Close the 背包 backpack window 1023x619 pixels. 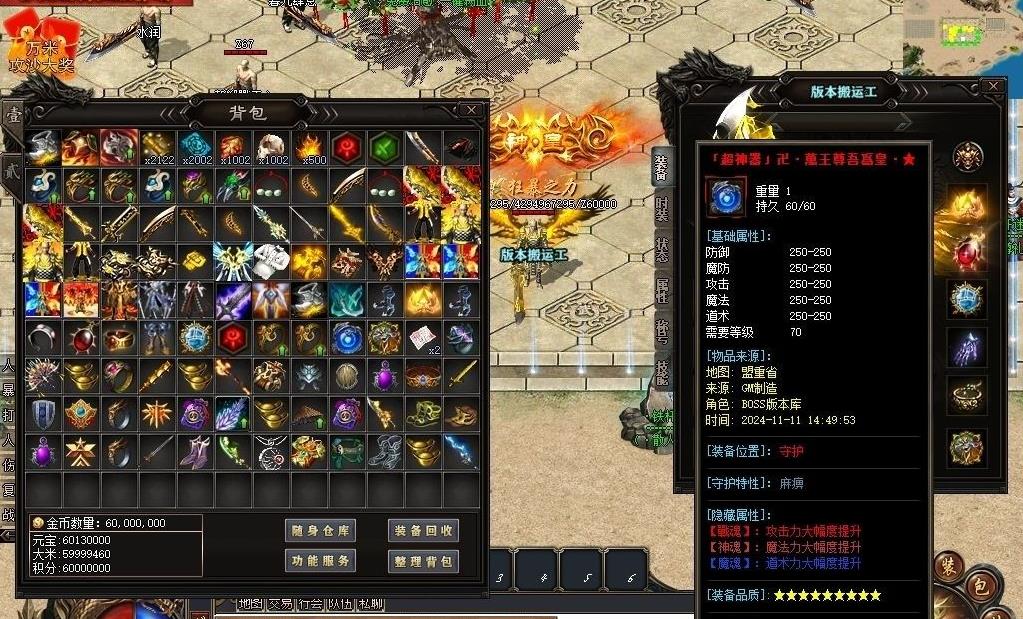click(471, 110)
